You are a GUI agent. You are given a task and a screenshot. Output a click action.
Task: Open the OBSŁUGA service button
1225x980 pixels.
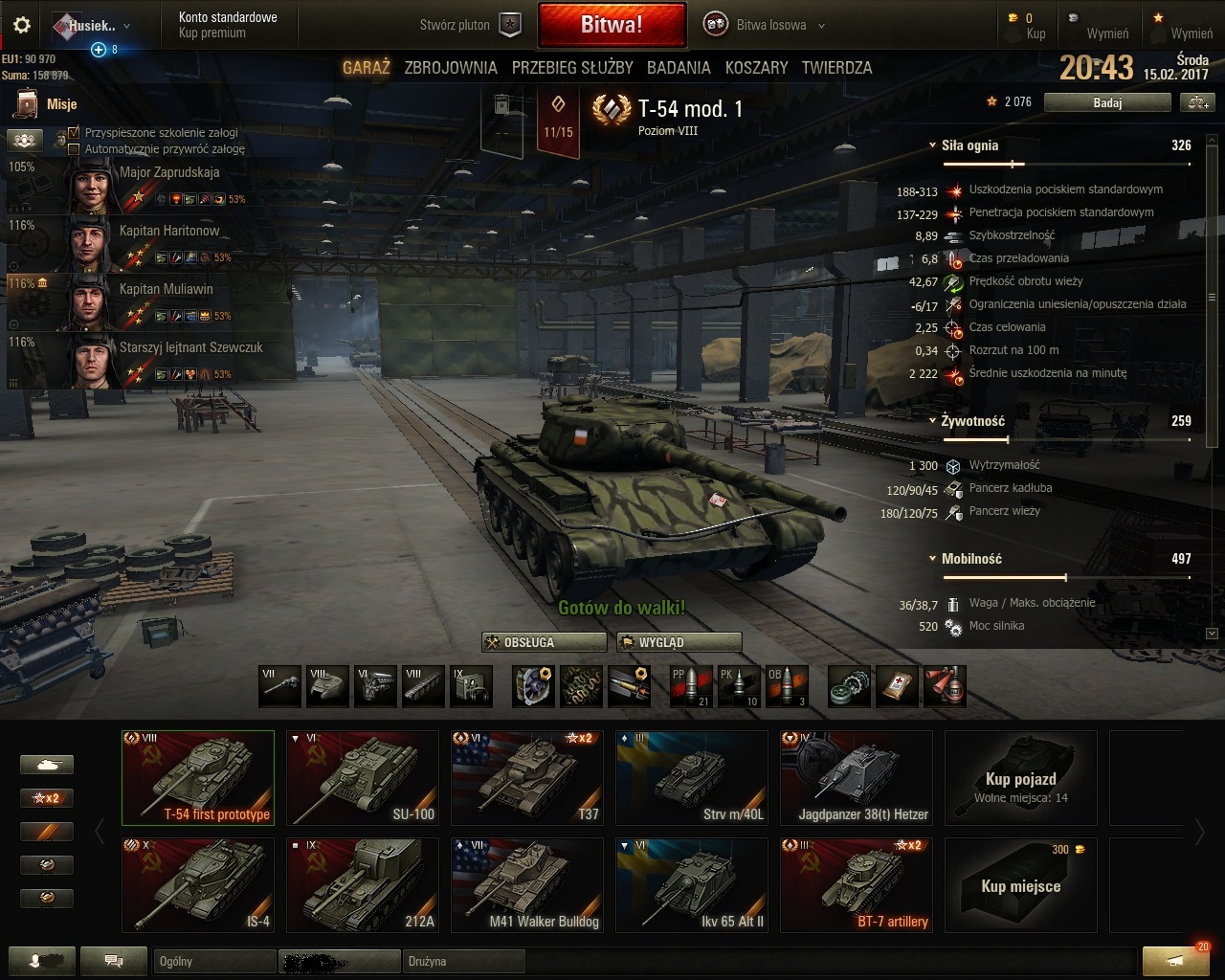[x=545, y=642]
